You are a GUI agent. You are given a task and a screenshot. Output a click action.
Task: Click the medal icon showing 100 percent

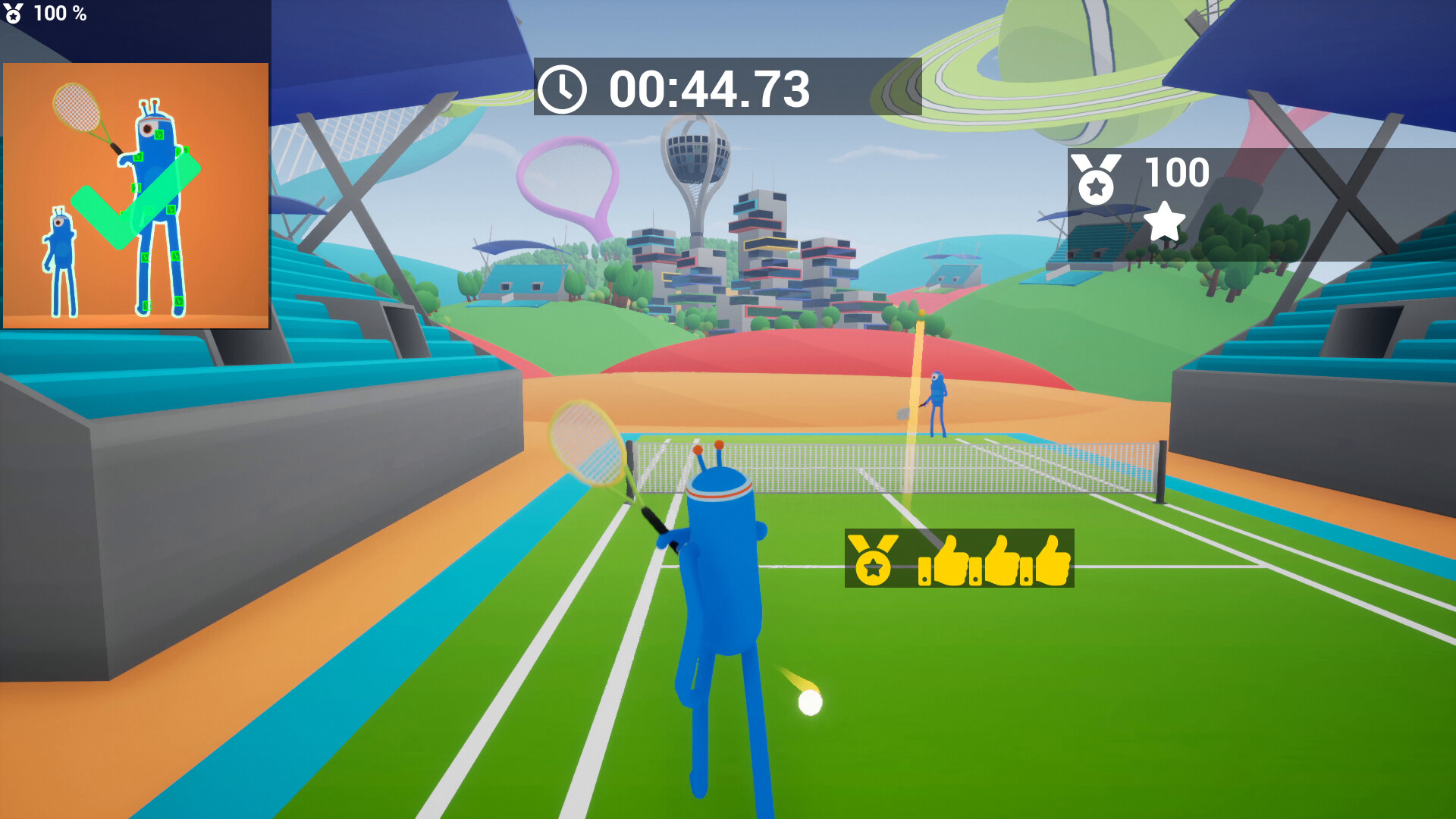pyautogui.click(x=14, y=12)
